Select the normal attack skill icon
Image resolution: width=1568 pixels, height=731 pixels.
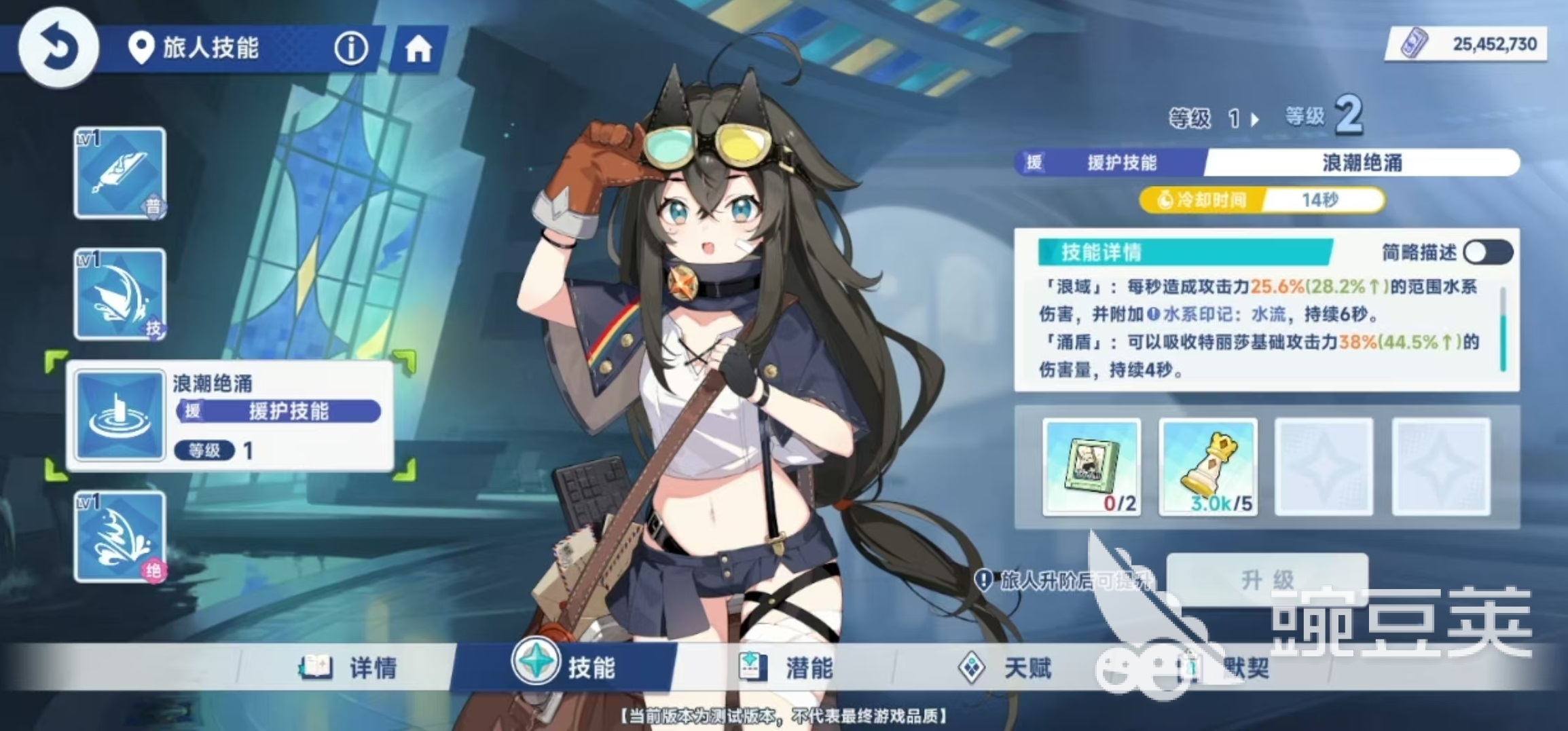[120, 173]
